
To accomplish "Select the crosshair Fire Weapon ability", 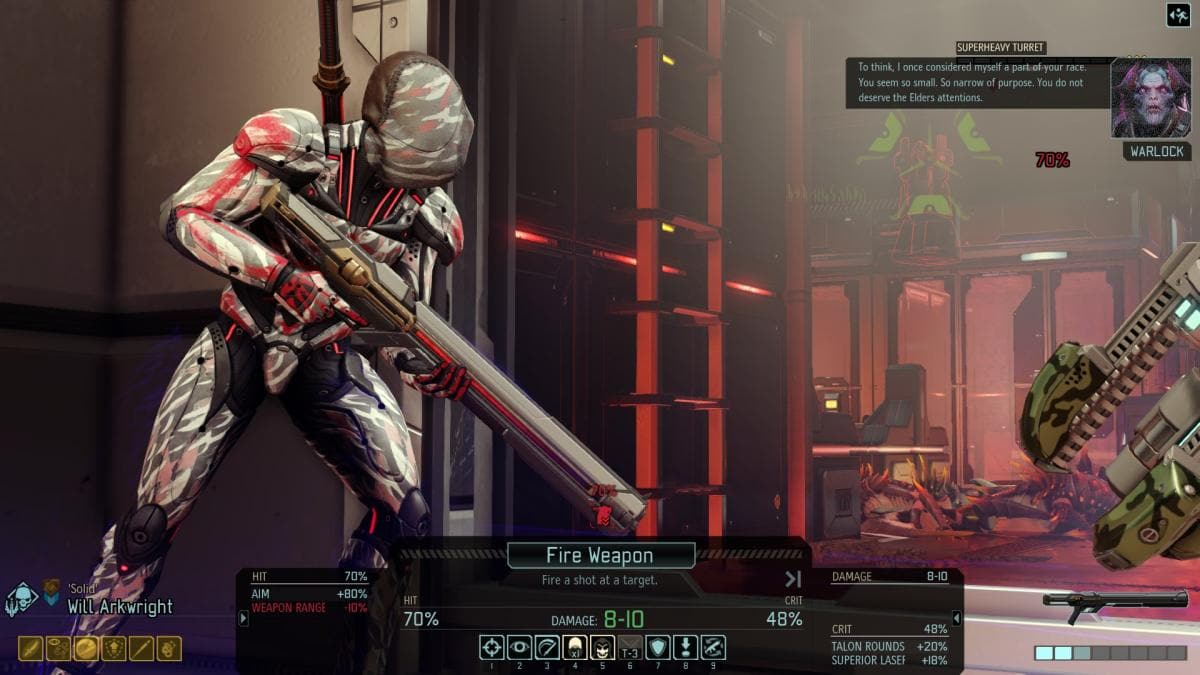I will 491,648.
